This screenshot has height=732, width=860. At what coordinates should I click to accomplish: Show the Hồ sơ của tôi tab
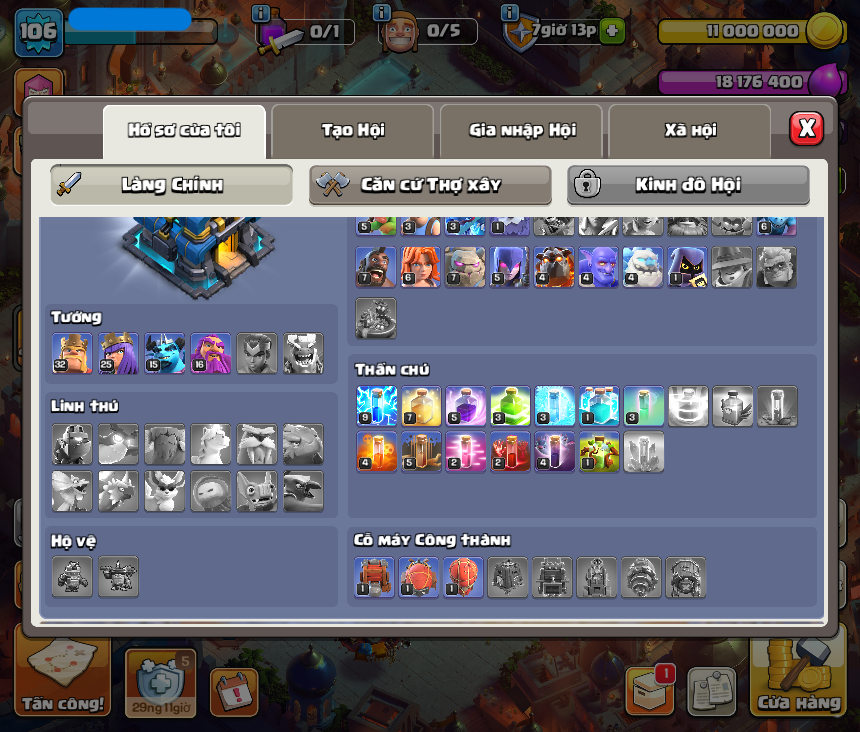[184, 130]
